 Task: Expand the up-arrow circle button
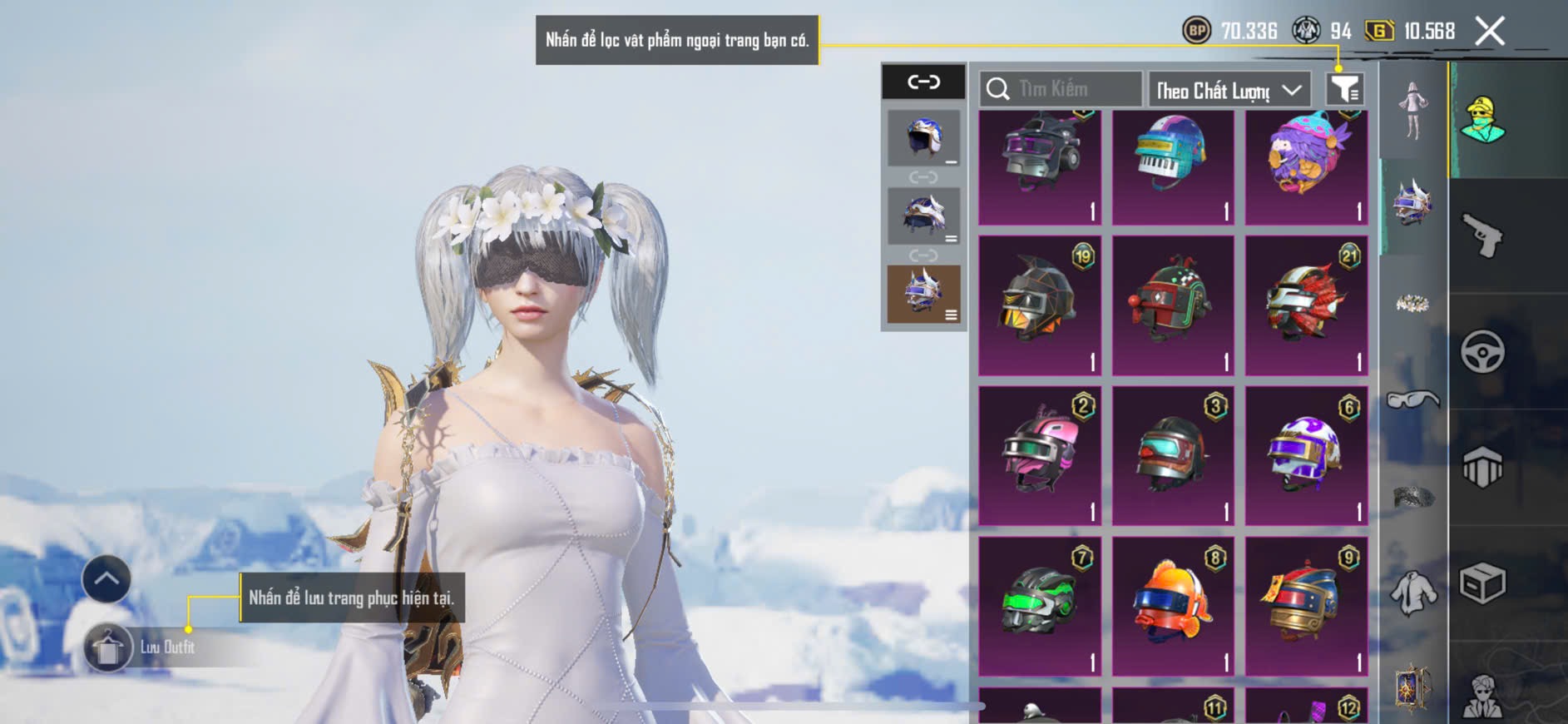pos(106,578)
